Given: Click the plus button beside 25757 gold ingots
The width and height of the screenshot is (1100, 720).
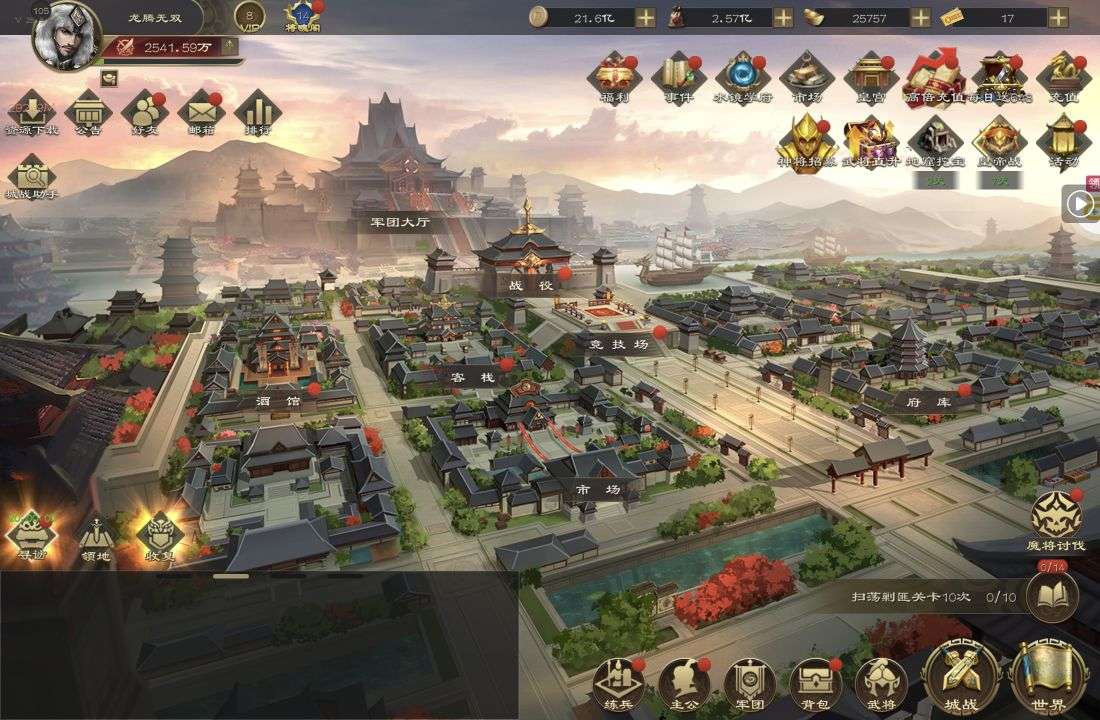Looking at the screenshot, I should click(x=920, y=17).
